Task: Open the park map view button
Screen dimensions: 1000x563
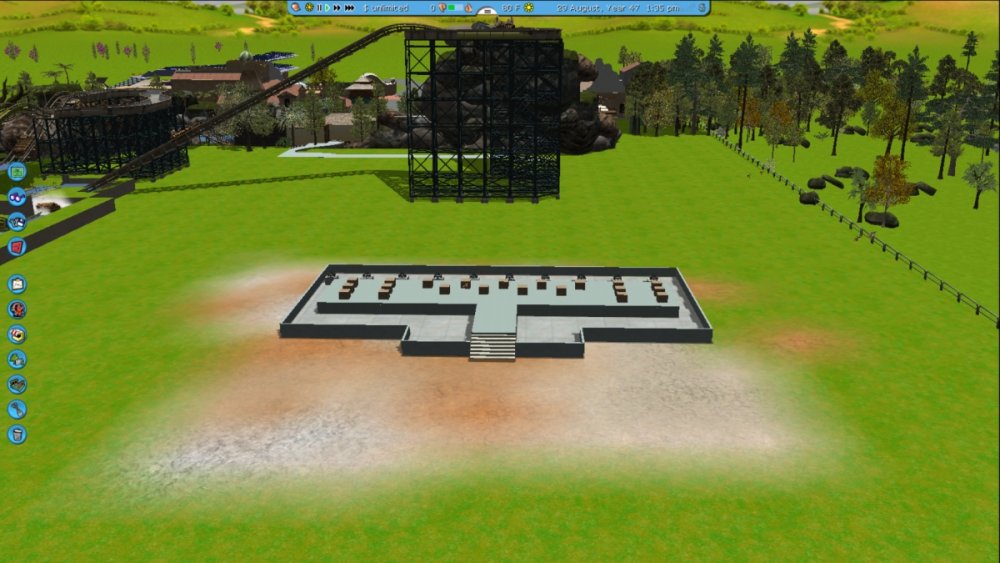Action: click(17, 171)
